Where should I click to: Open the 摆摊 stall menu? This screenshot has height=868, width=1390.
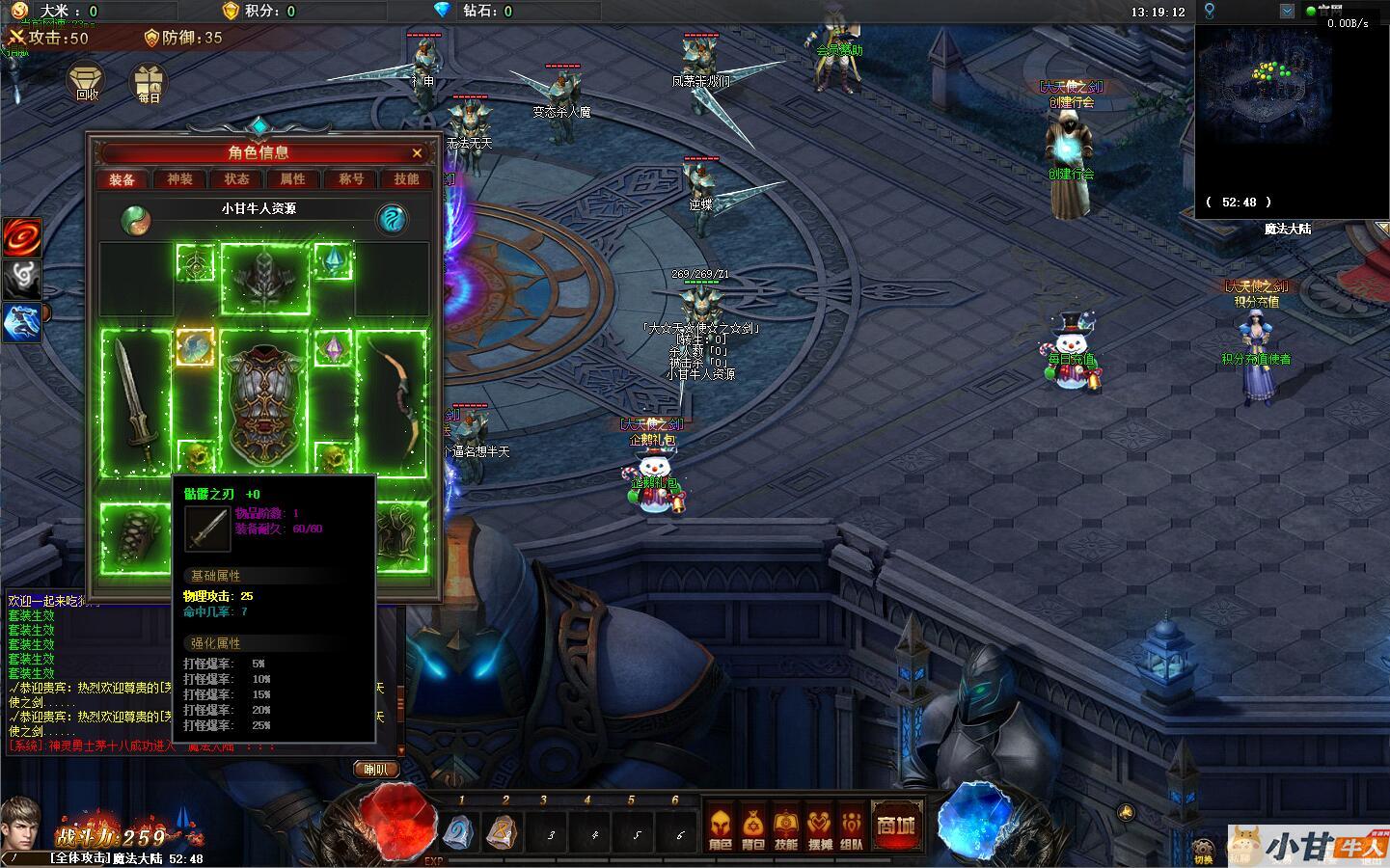click(819, 828)
